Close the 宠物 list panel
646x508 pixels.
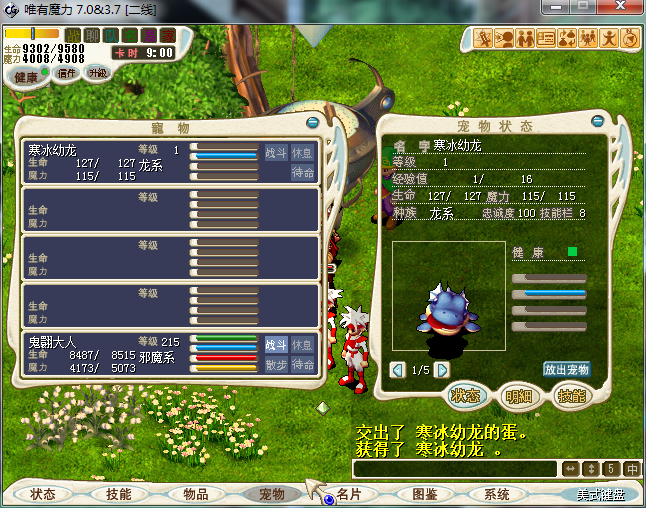[x=312, y=123]
